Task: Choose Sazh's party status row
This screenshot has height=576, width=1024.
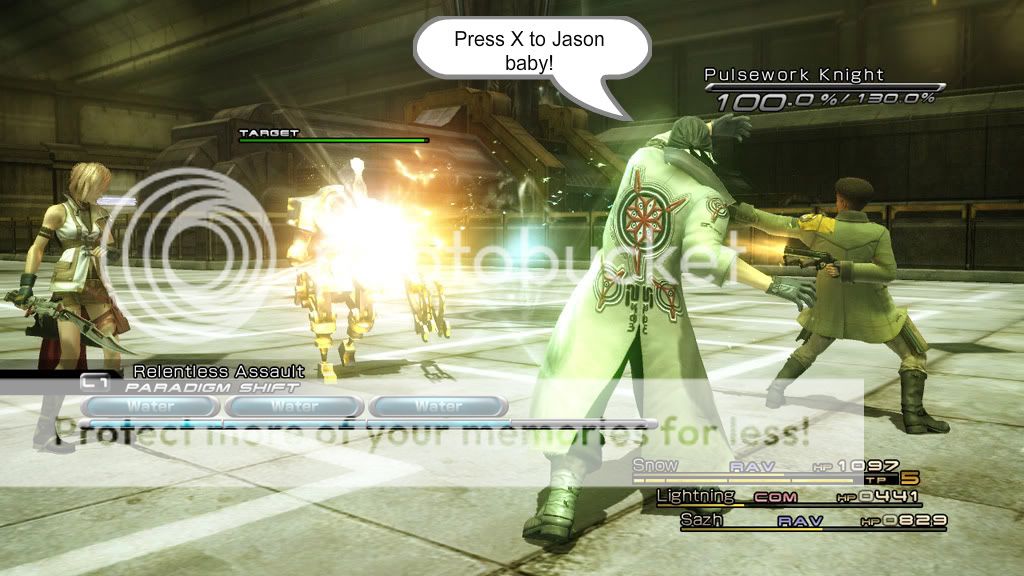Action: [x=812, y=521]
